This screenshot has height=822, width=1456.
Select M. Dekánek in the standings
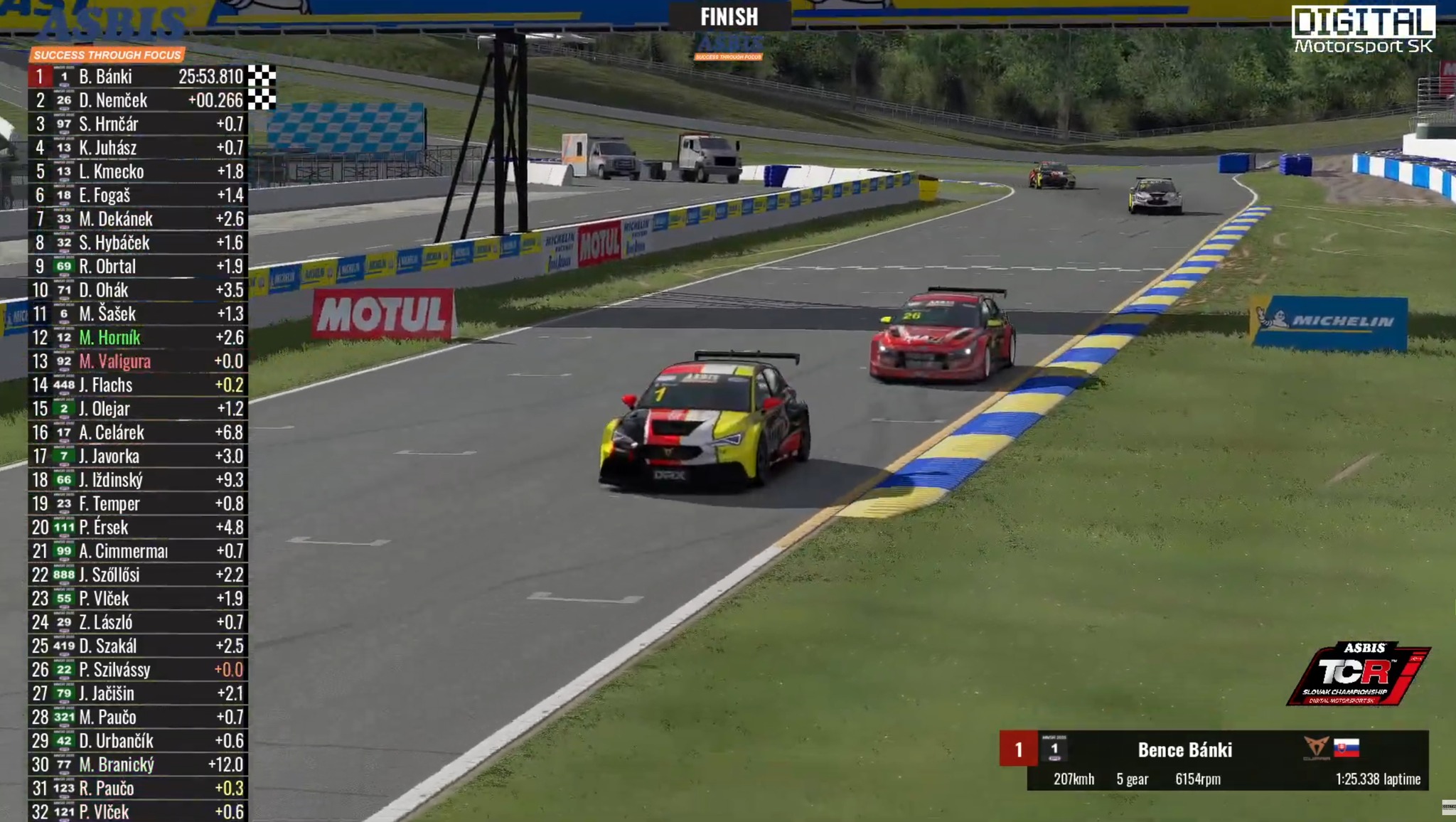pos(116,219)
